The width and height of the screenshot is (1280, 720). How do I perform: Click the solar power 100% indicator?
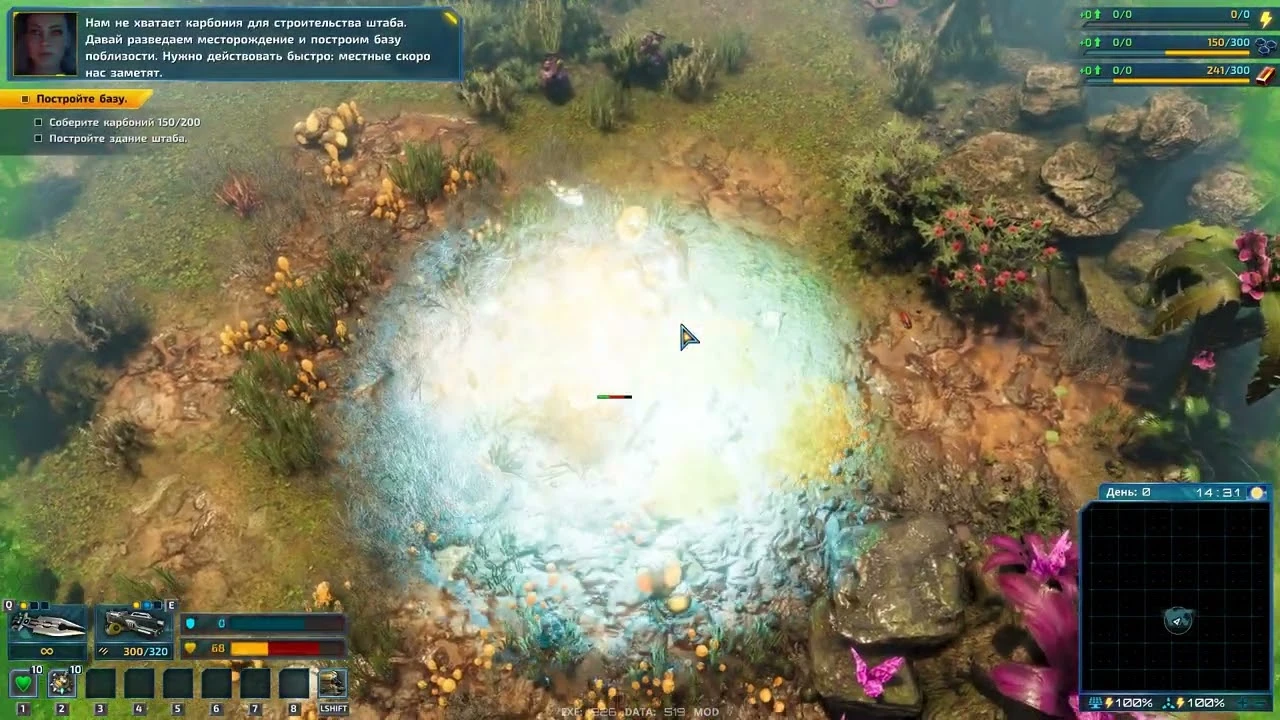(x=1125, y=701)
